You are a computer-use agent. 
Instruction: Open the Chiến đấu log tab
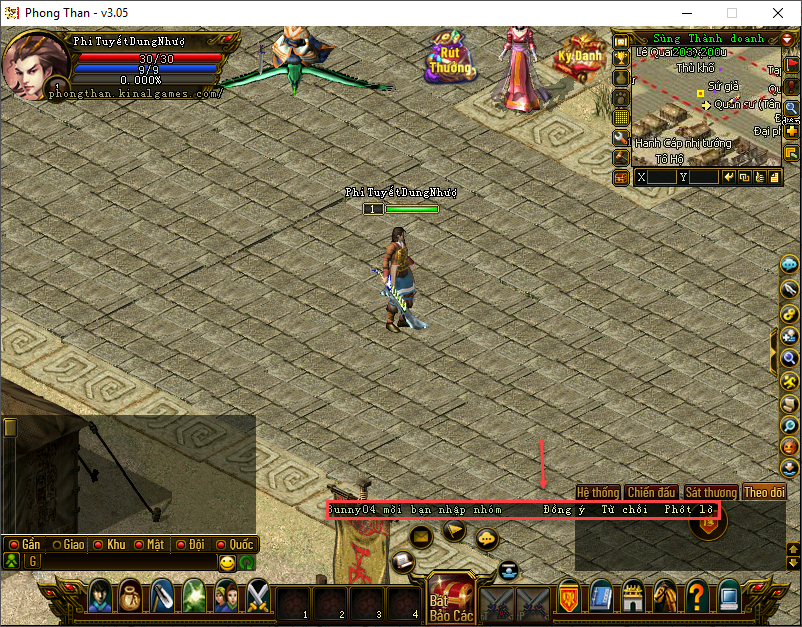pyautogui.click(x=652, y=492)
